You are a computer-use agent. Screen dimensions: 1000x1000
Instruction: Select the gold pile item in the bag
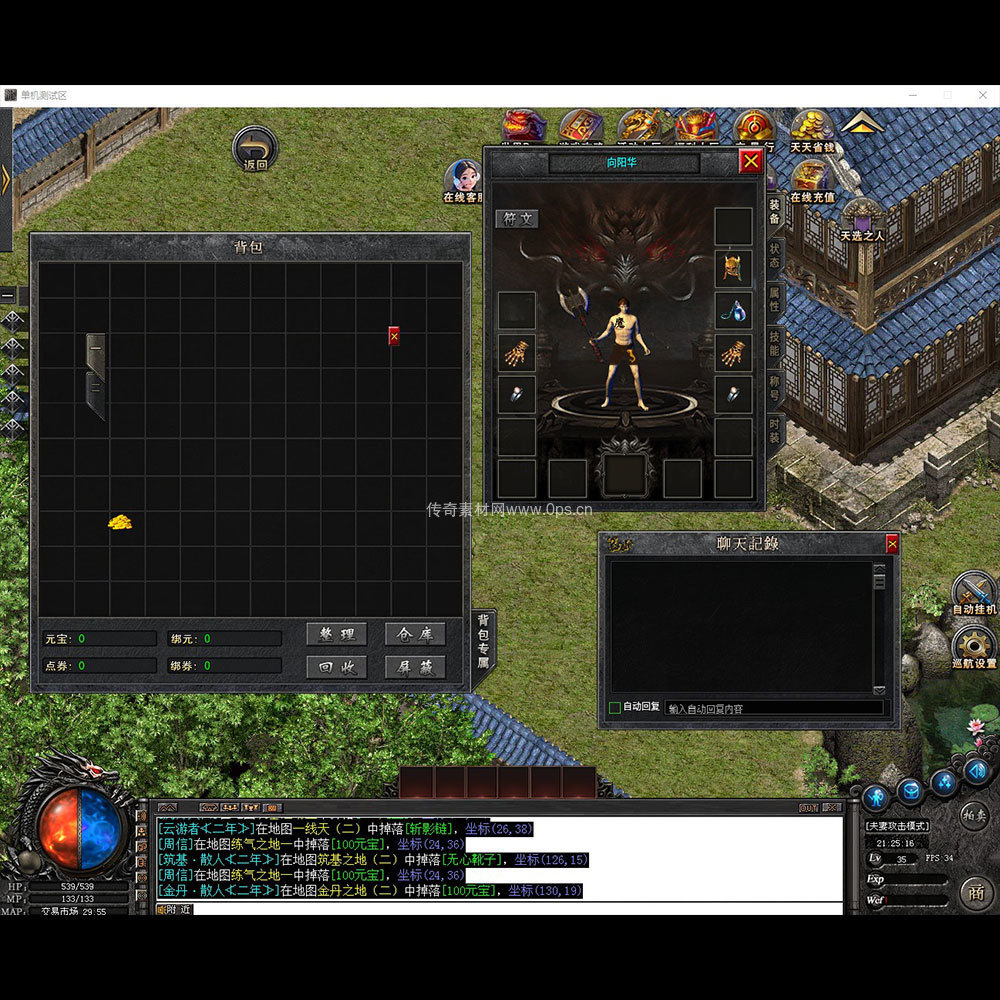pos(120,522)
